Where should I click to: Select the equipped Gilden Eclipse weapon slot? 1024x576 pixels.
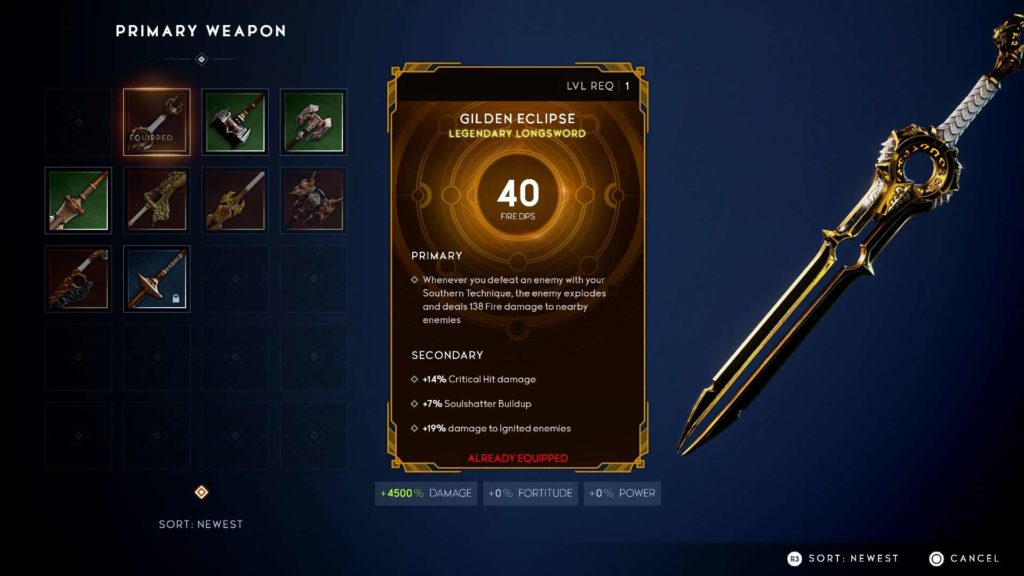[x=157, y=122]
